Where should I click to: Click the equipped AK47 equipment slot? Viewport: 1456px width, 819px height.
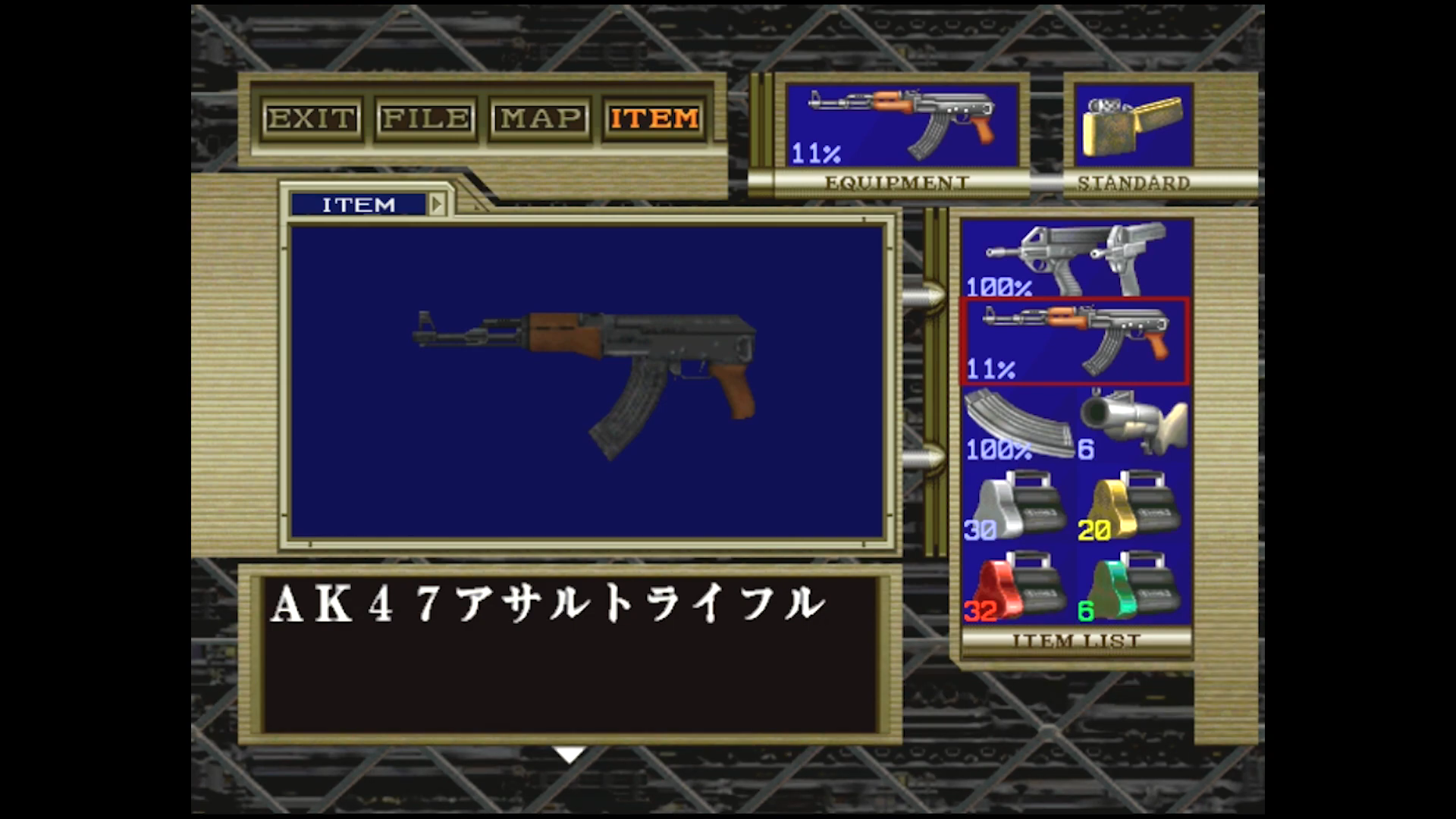point(901,126)
